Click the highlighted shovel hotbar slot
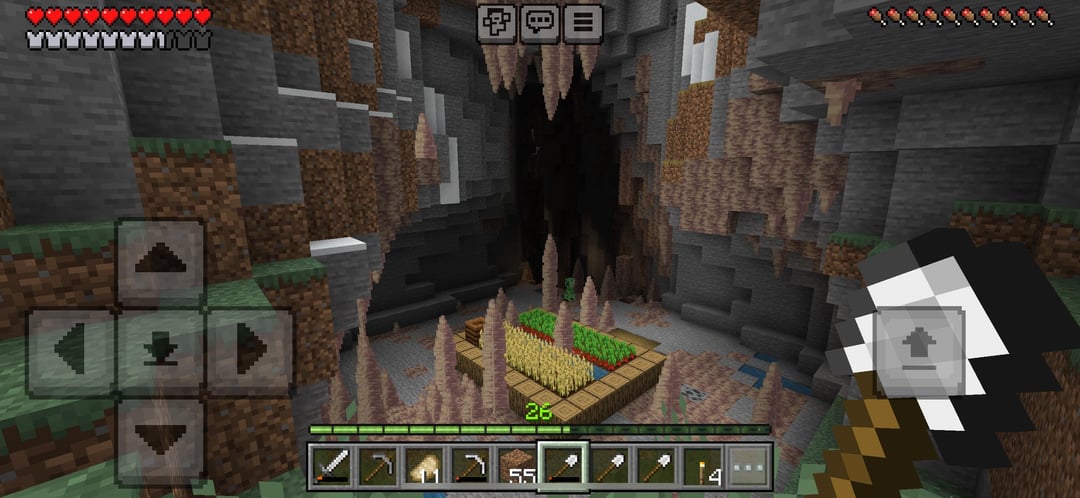Viewport: 1080px width, 498px height. pyautogui.click(x=562, y=466)
